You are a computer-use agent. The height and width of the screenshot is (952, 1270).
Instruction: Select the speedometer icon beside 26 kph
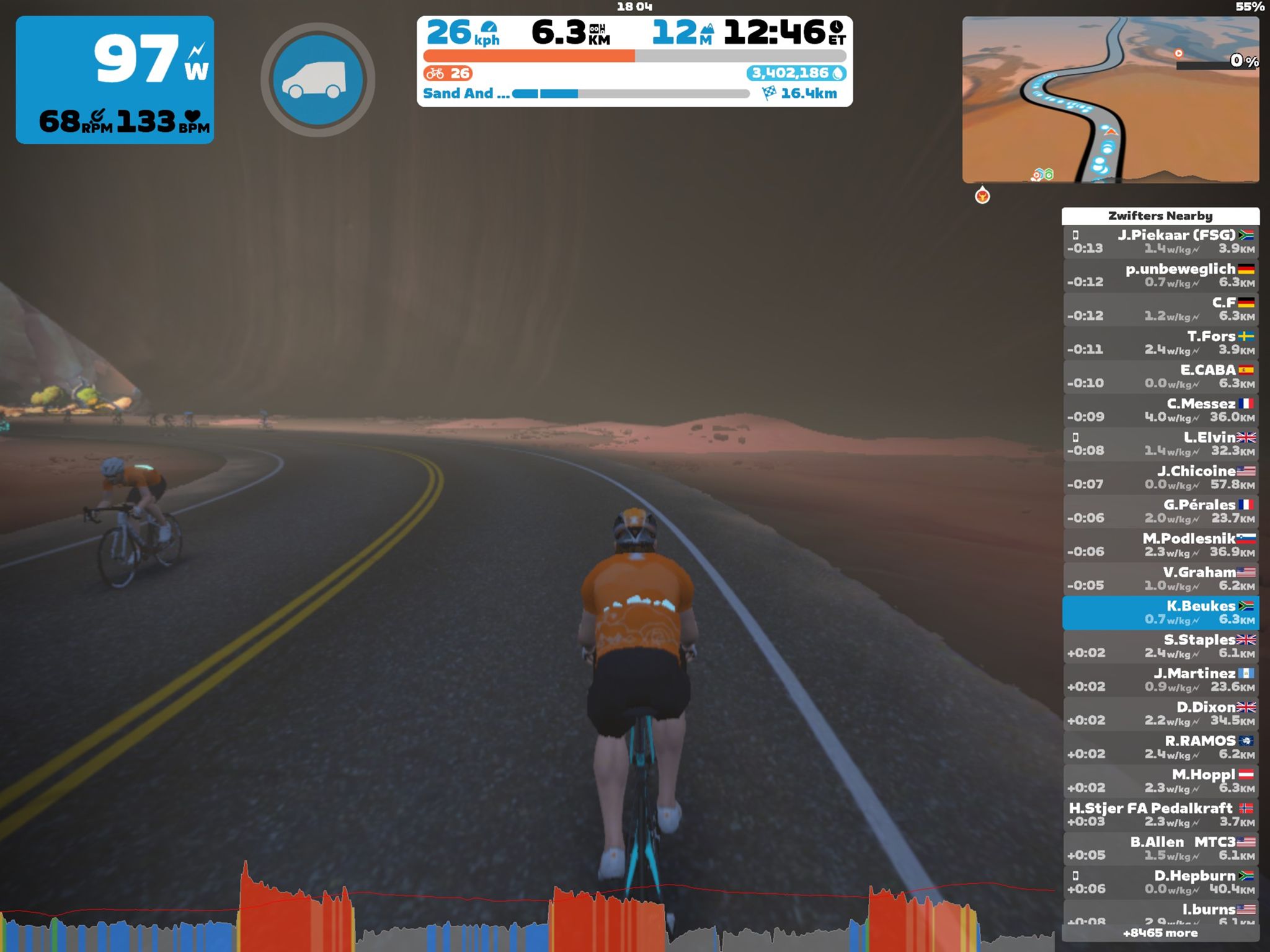click(489, 28)
